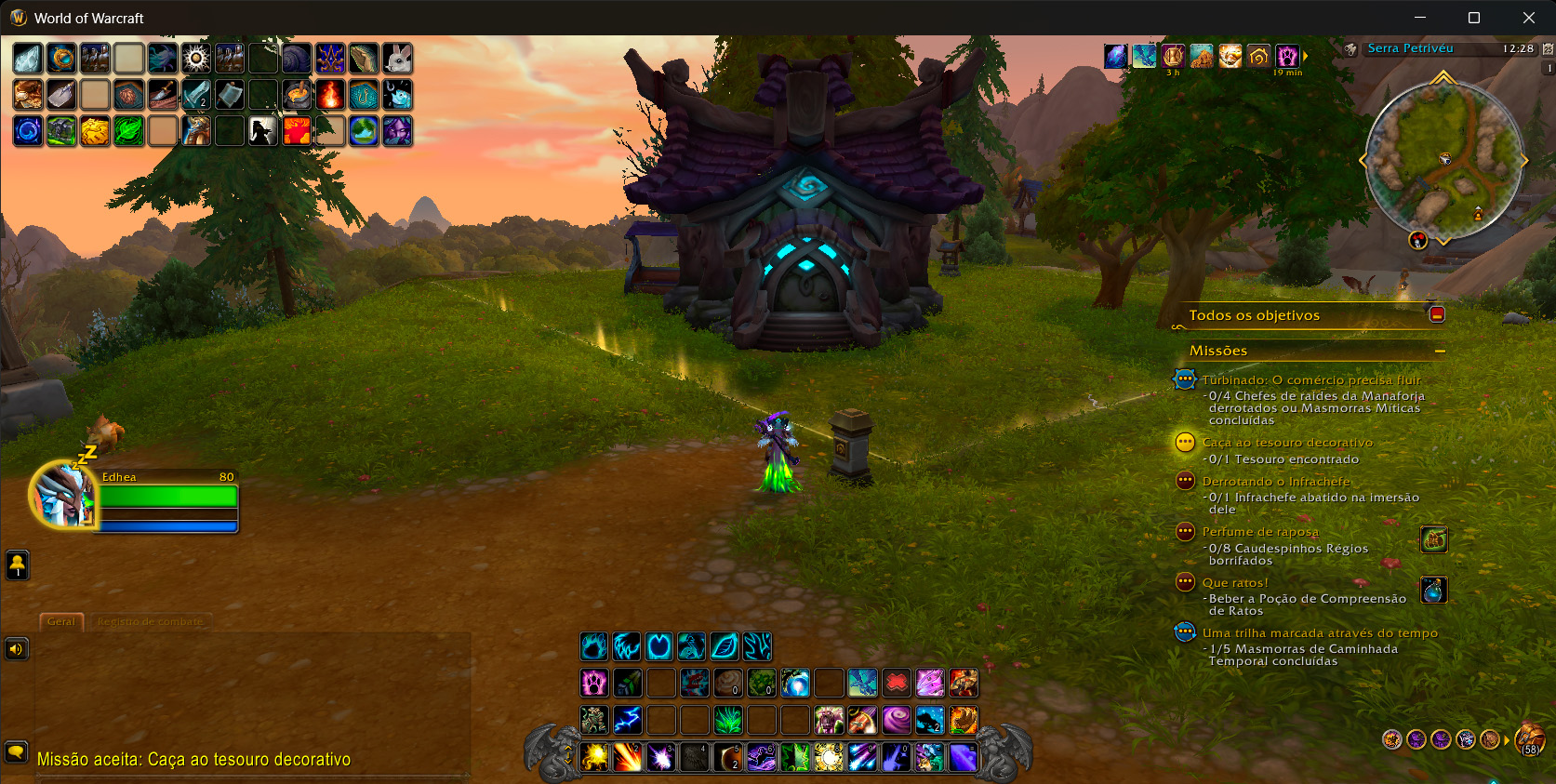This screenshot has height=784, width=1556.
Task: Select the Edhea player portrait
Action: coord(63,495)
